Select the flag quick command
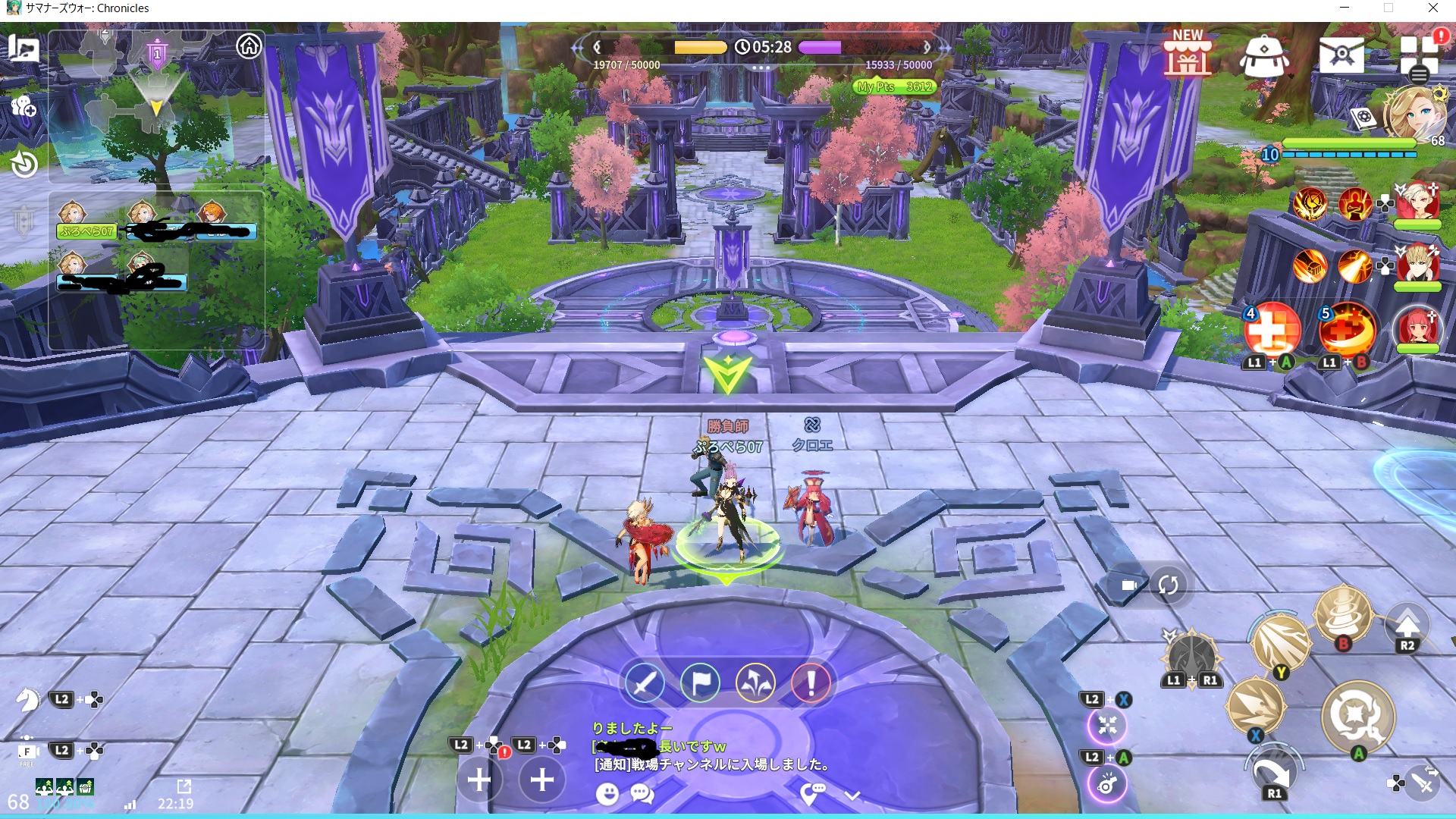The image size is (1456, 819). (700, 683)
